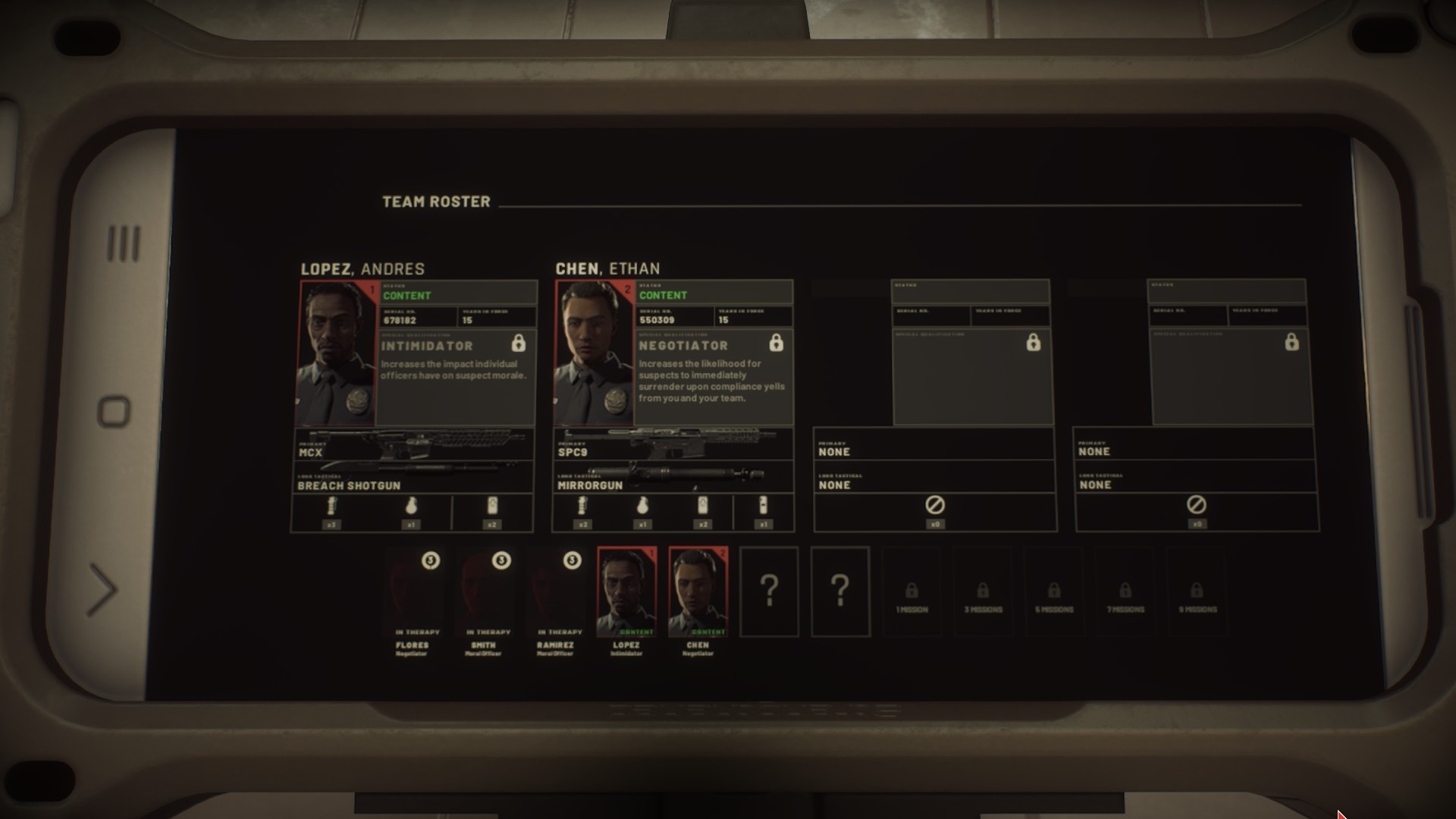The width and height of the screenshot is (1456, 819).
Task: Click Chen's small portrait in the roster row
Action: click(x=698, y=591)
